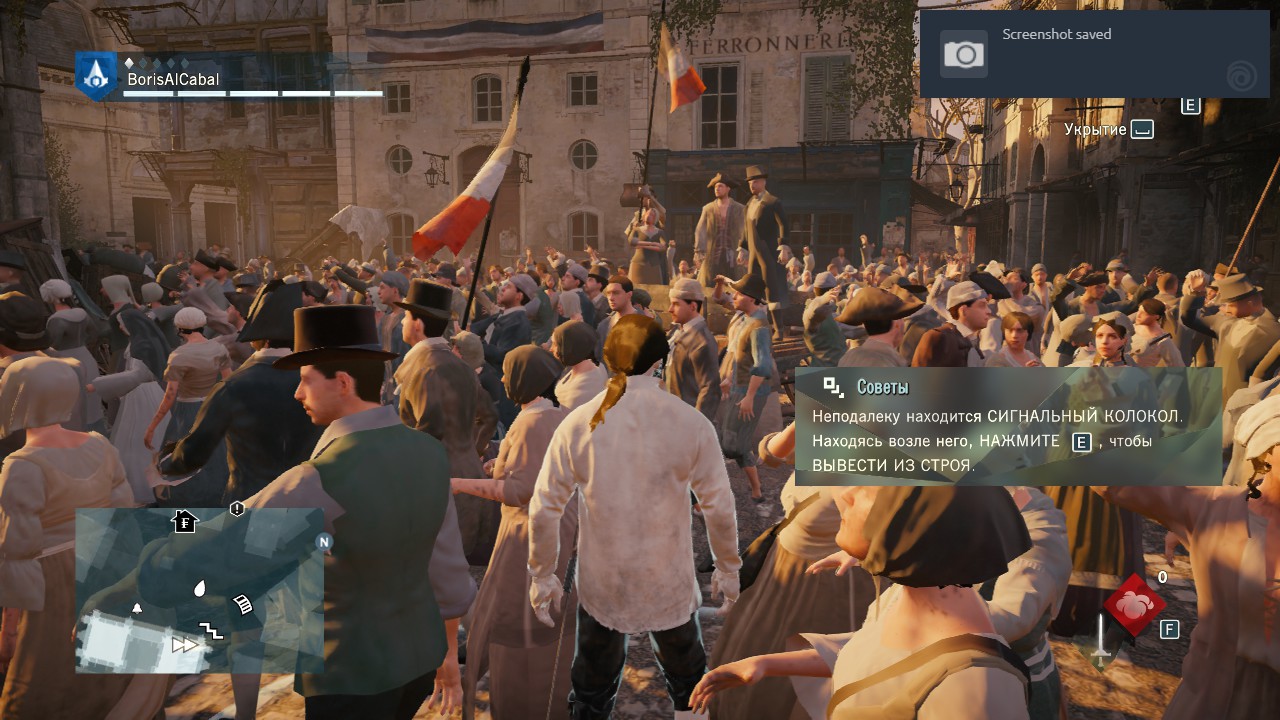Click the stairs marker on the minimap
1280x720 pixels.
(x=212, y=630)
